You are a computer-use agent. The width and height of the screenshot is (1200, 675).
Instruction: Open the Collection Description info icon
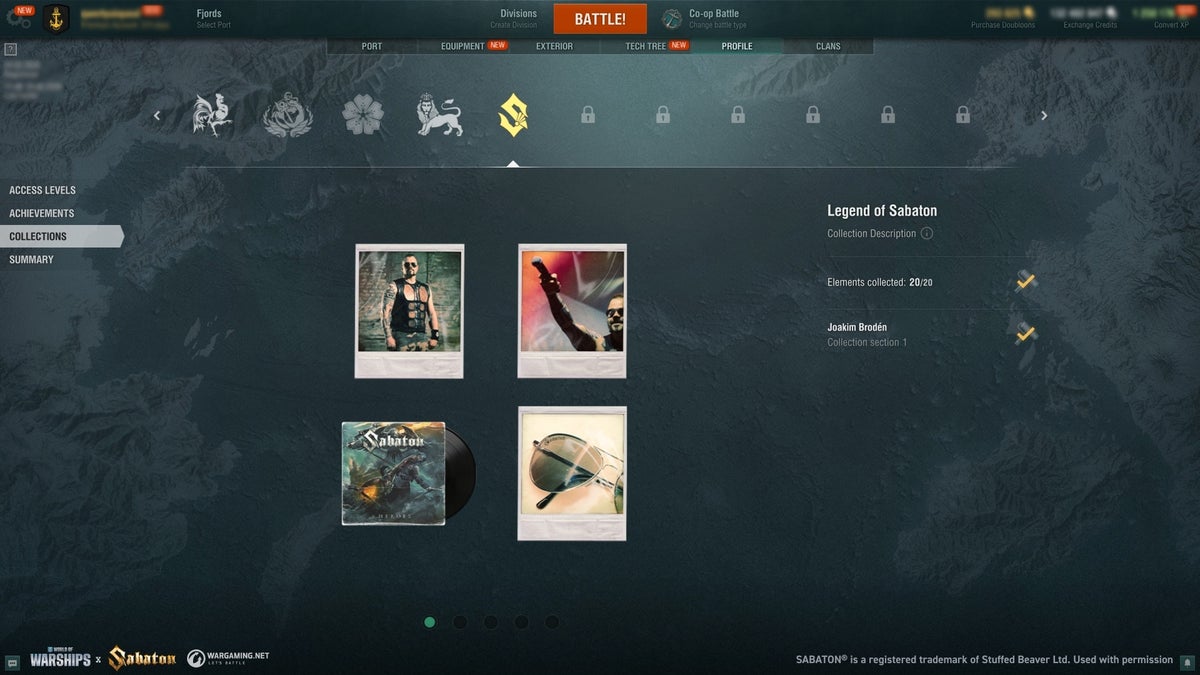(x=927, y=234)
